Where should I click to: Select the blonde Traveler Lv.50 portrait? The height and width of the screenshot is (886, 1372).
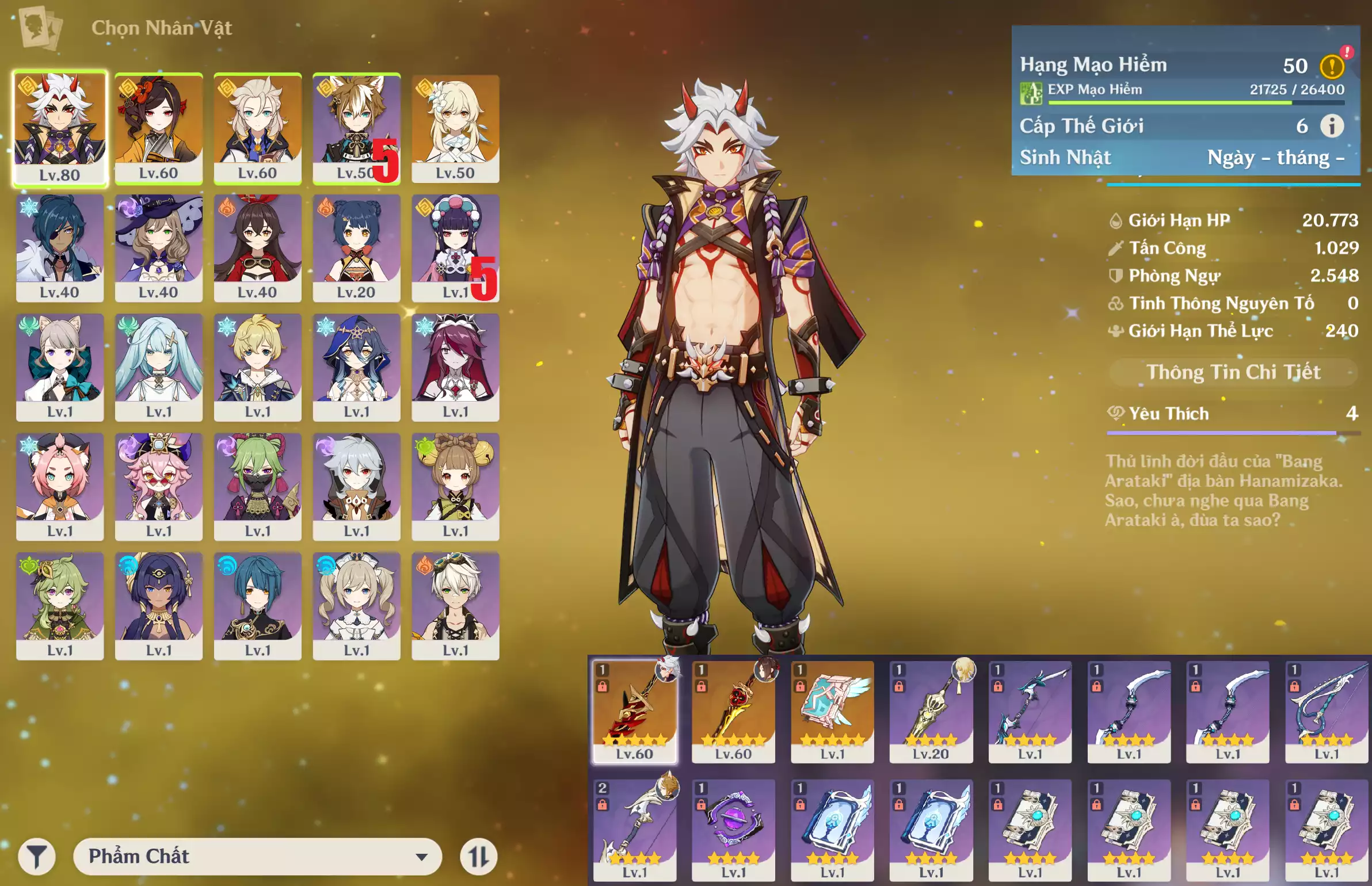coord(455,128)
